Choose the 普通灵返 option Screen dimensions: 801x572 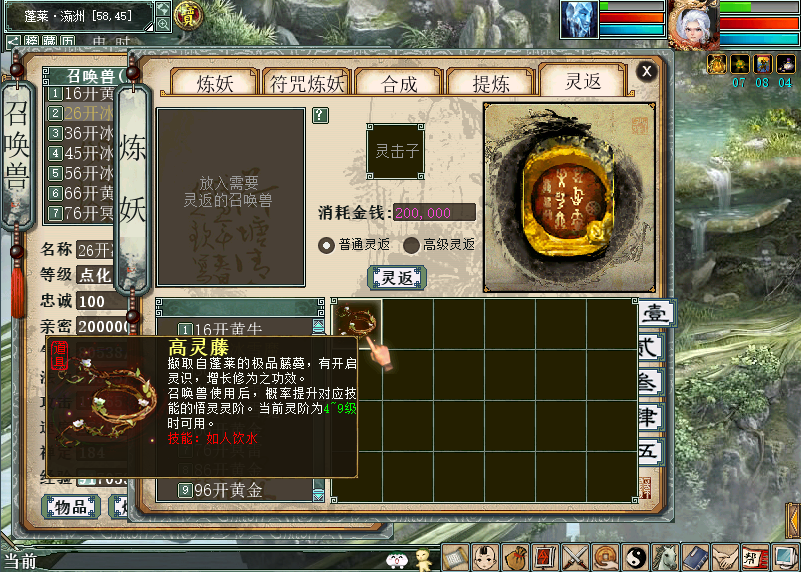coord(326,245)
